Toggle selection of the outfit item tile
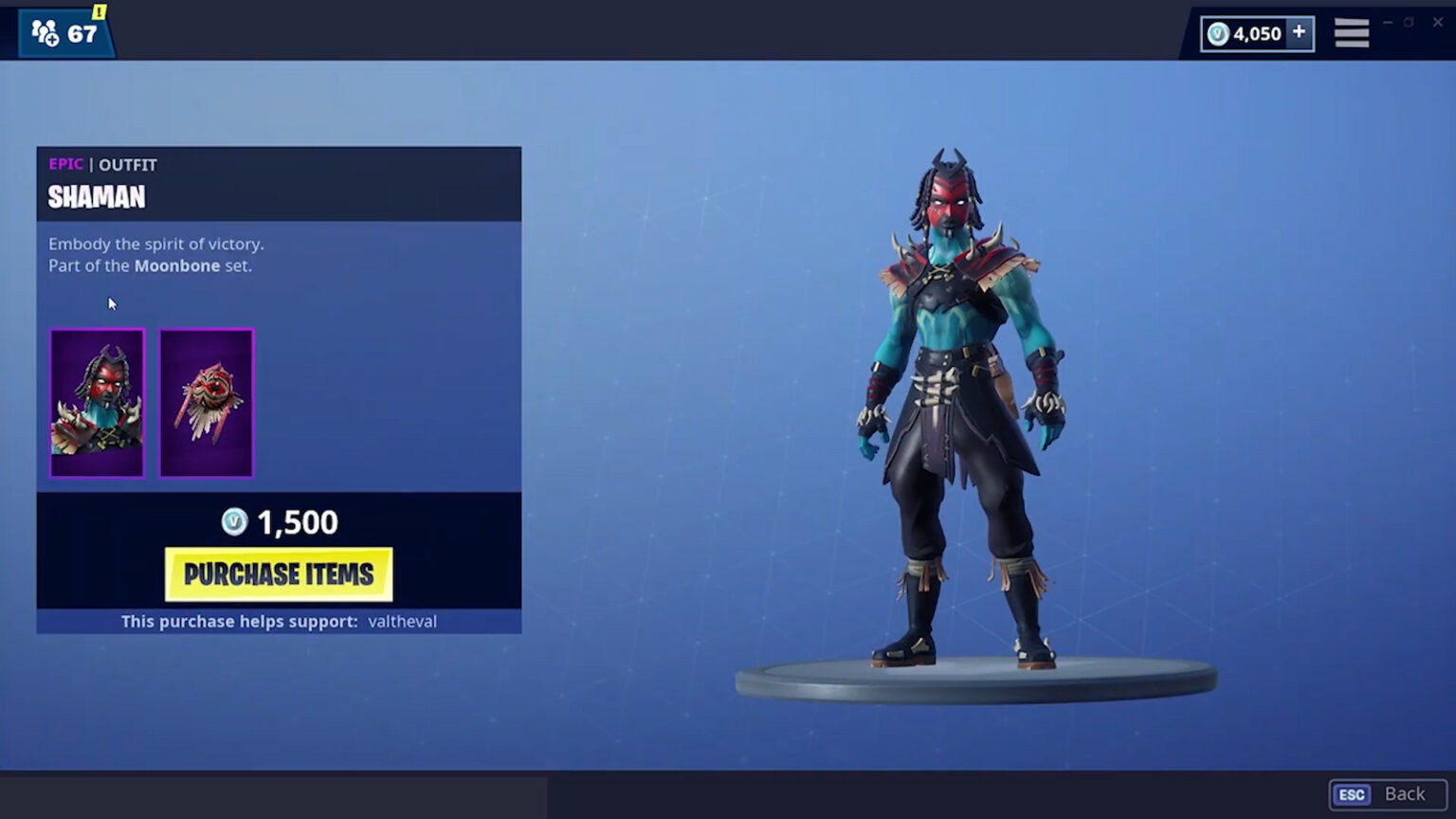 [96, 403]
